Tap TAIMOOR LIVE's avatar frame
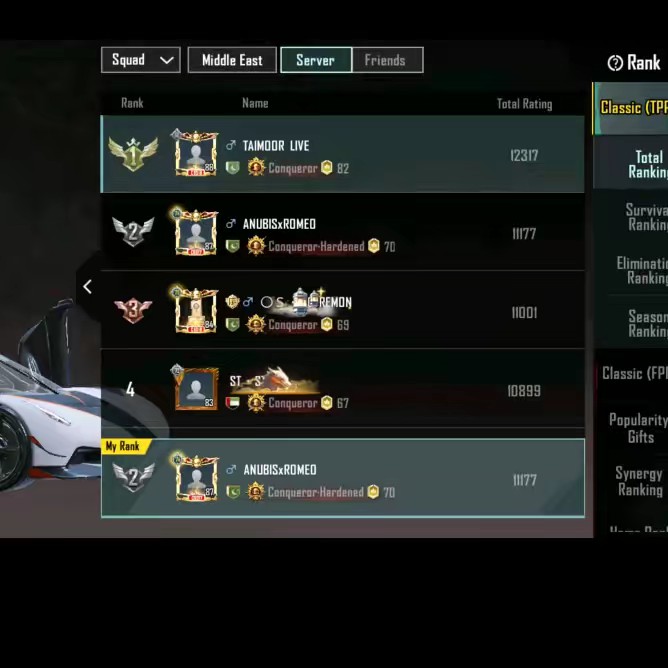The image size is (668, 668). point(196,154)
